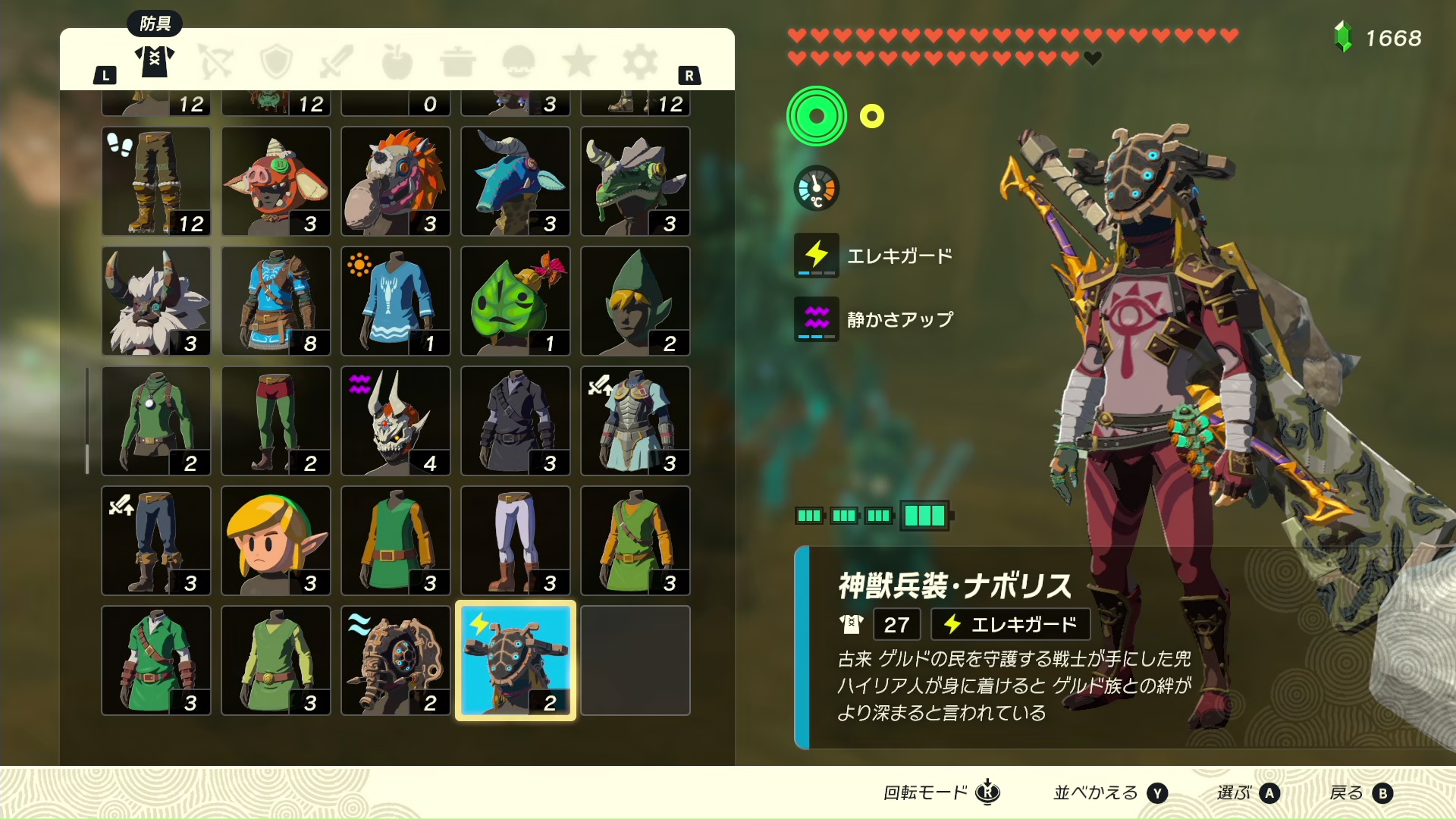Select the Divine Beast Naboris helm slot
Viewport: 1456px width, 819px height.
pyautogui.click(x=515, y=660)
